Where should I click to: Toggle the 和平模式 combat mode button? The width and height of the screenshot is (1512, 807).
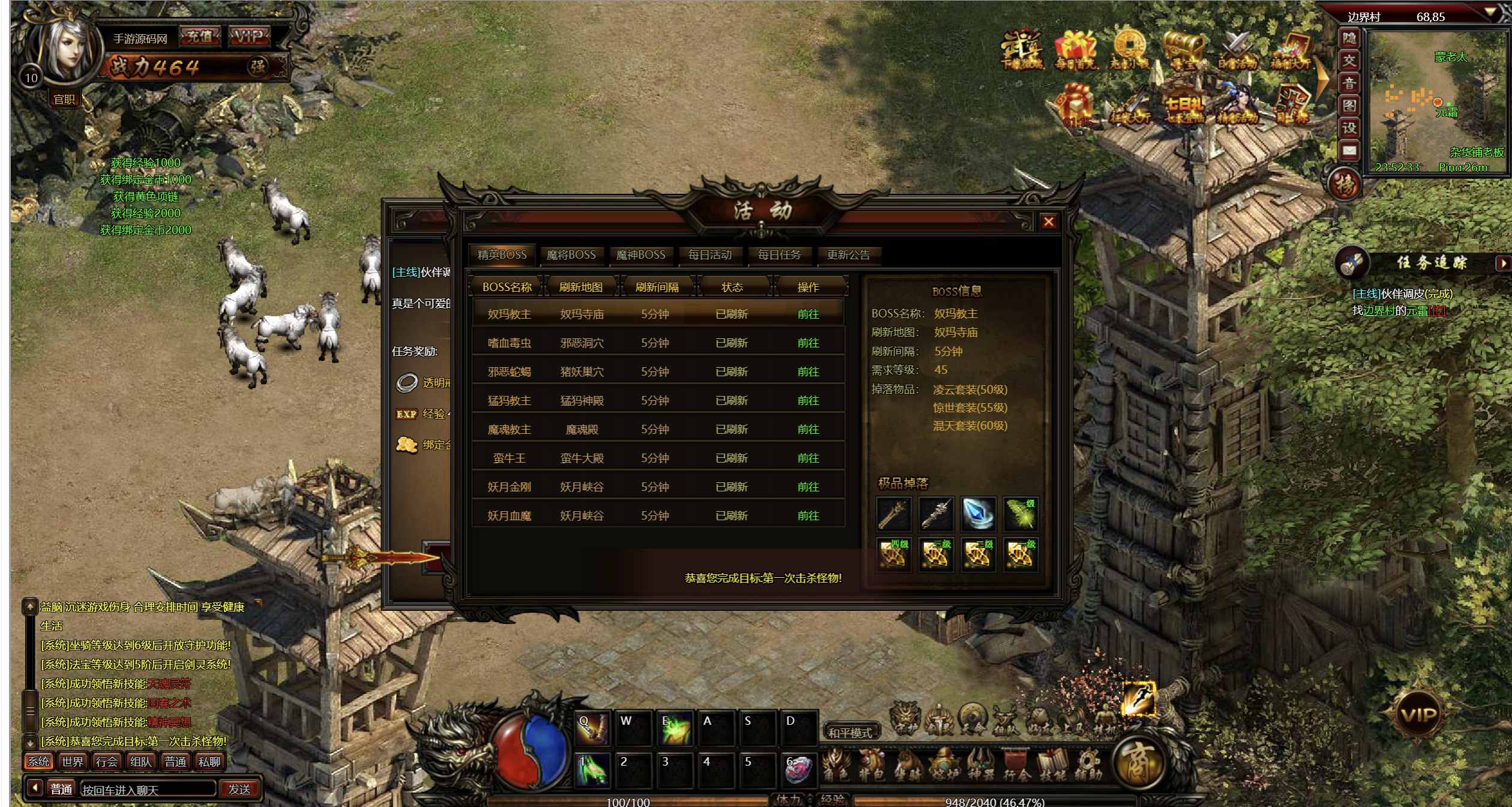point(850,733)
